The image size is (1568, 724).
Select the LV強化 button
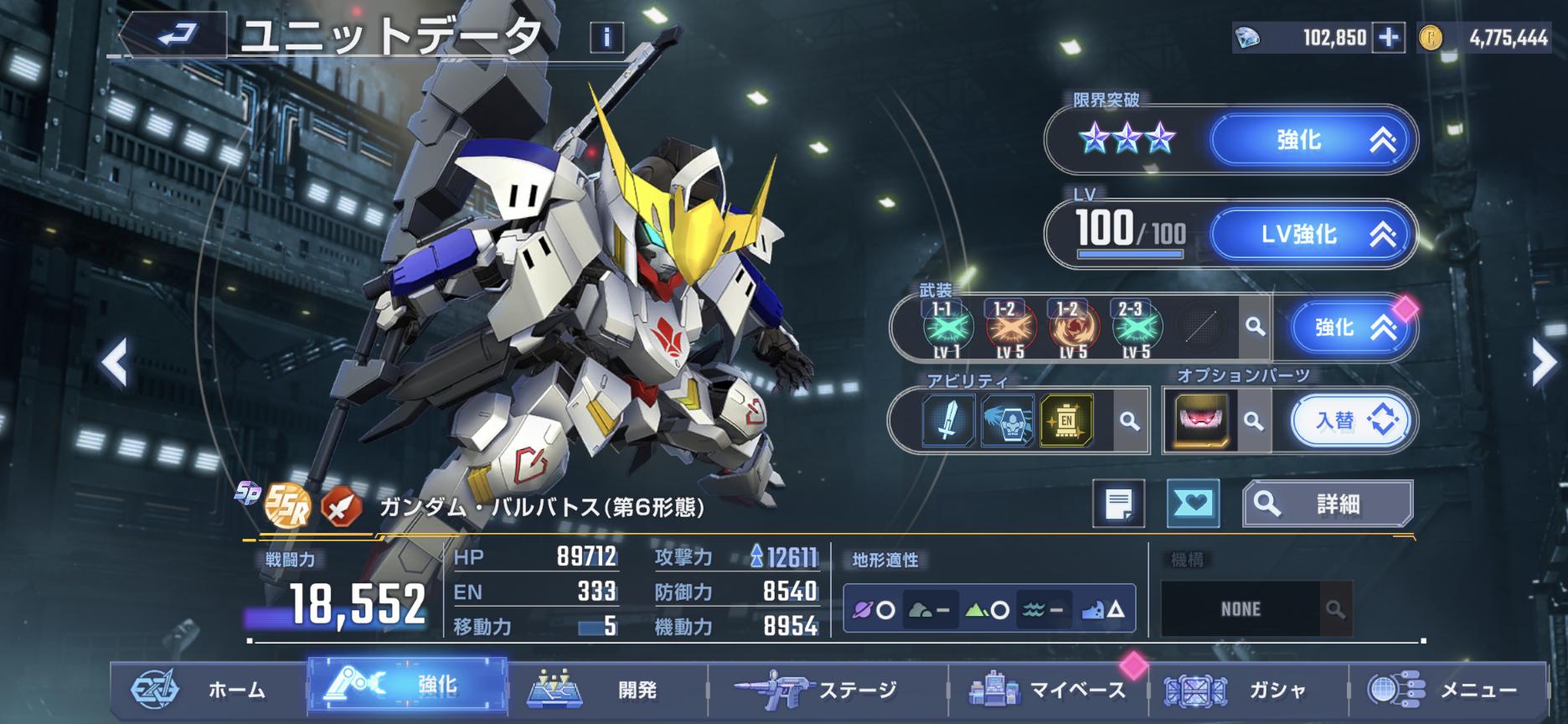pyautogui.click(x=1313, y=235)
